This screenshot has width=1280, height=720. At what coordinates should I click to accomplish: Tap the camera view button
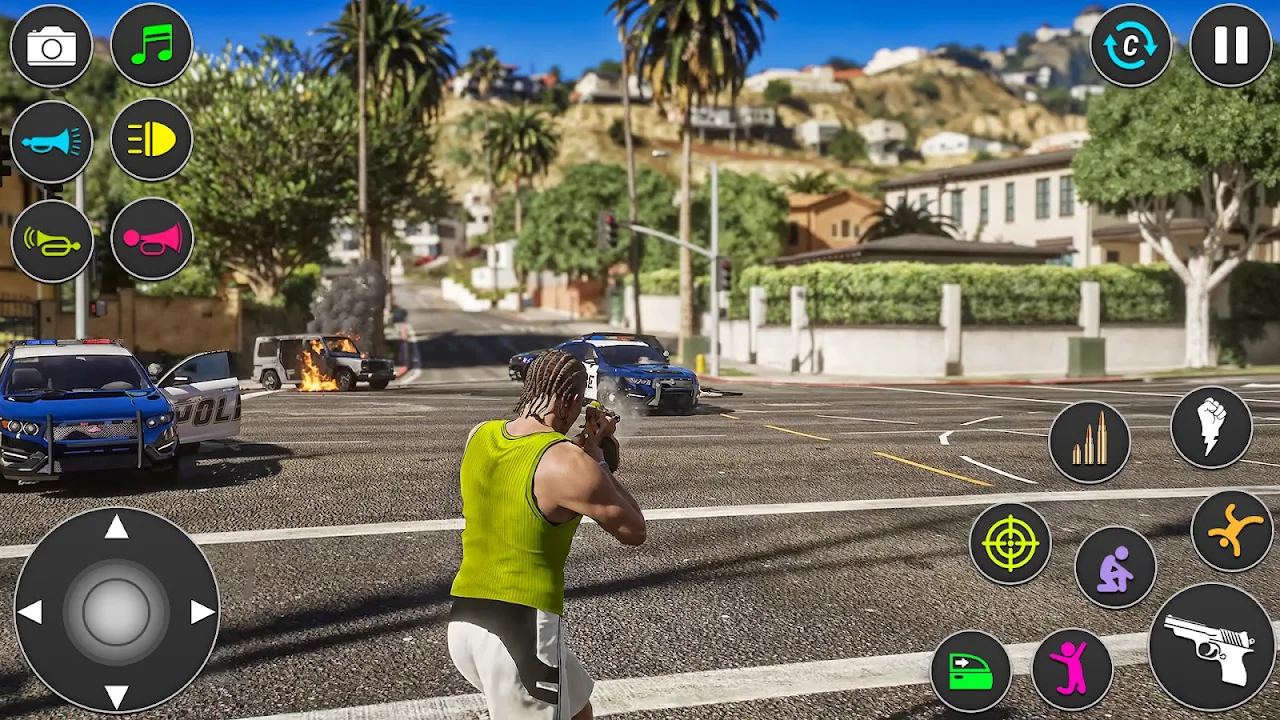point(51,46)
